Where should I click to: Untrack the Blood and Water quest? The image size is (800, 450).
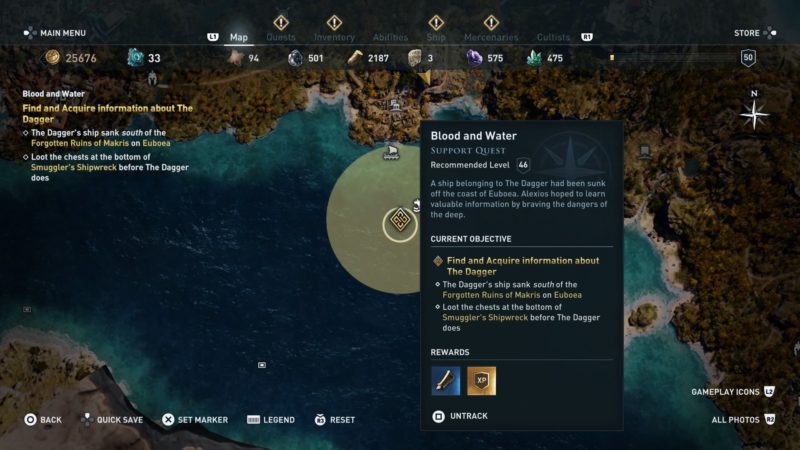(x=461, y=416)
